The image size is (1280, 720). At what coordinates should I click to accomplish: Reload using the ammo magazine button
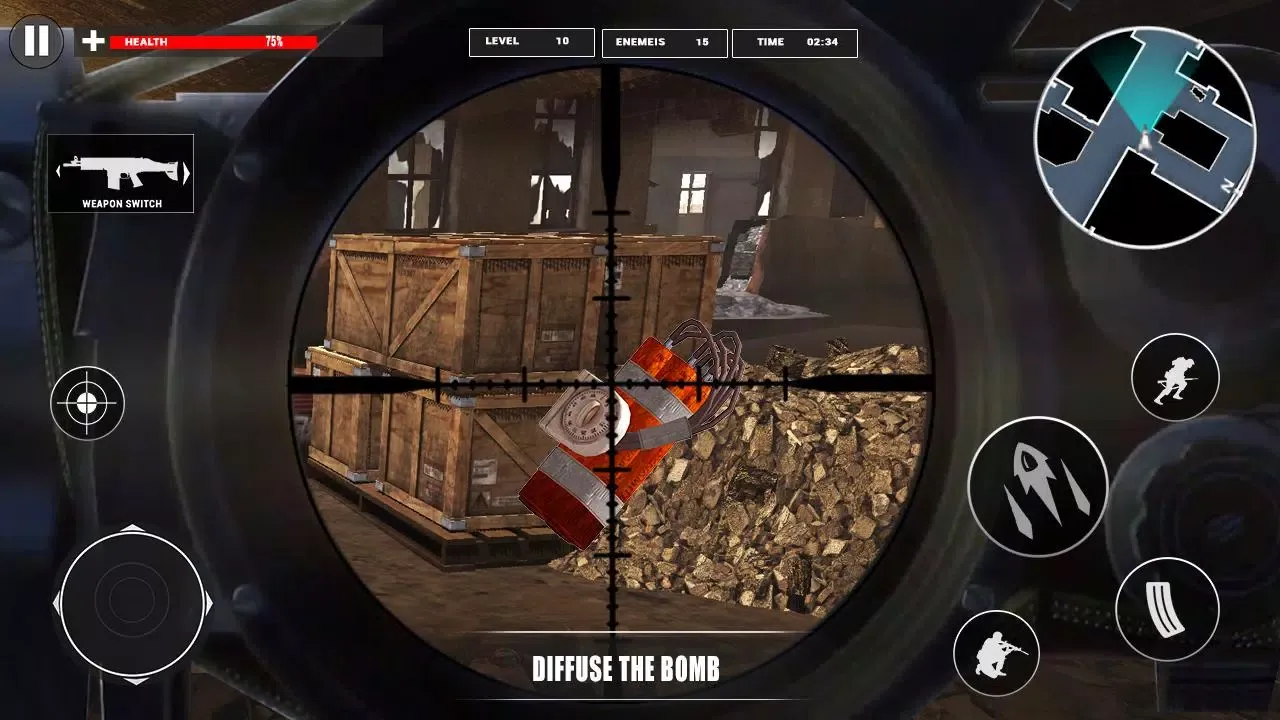[x=1167, y=610]
